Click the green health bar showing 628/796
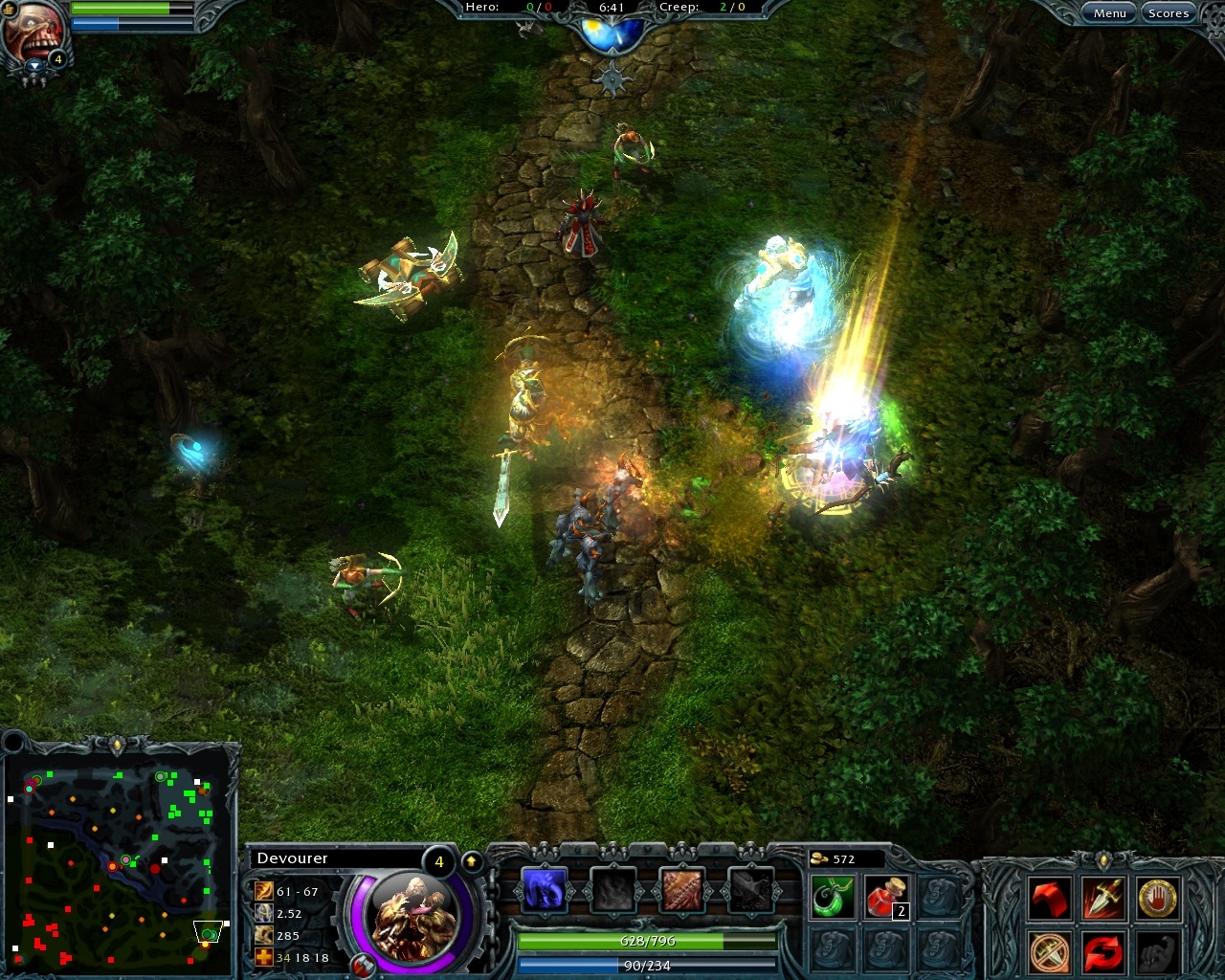The height and width of the screenshot is (980, 1225). 646,941
